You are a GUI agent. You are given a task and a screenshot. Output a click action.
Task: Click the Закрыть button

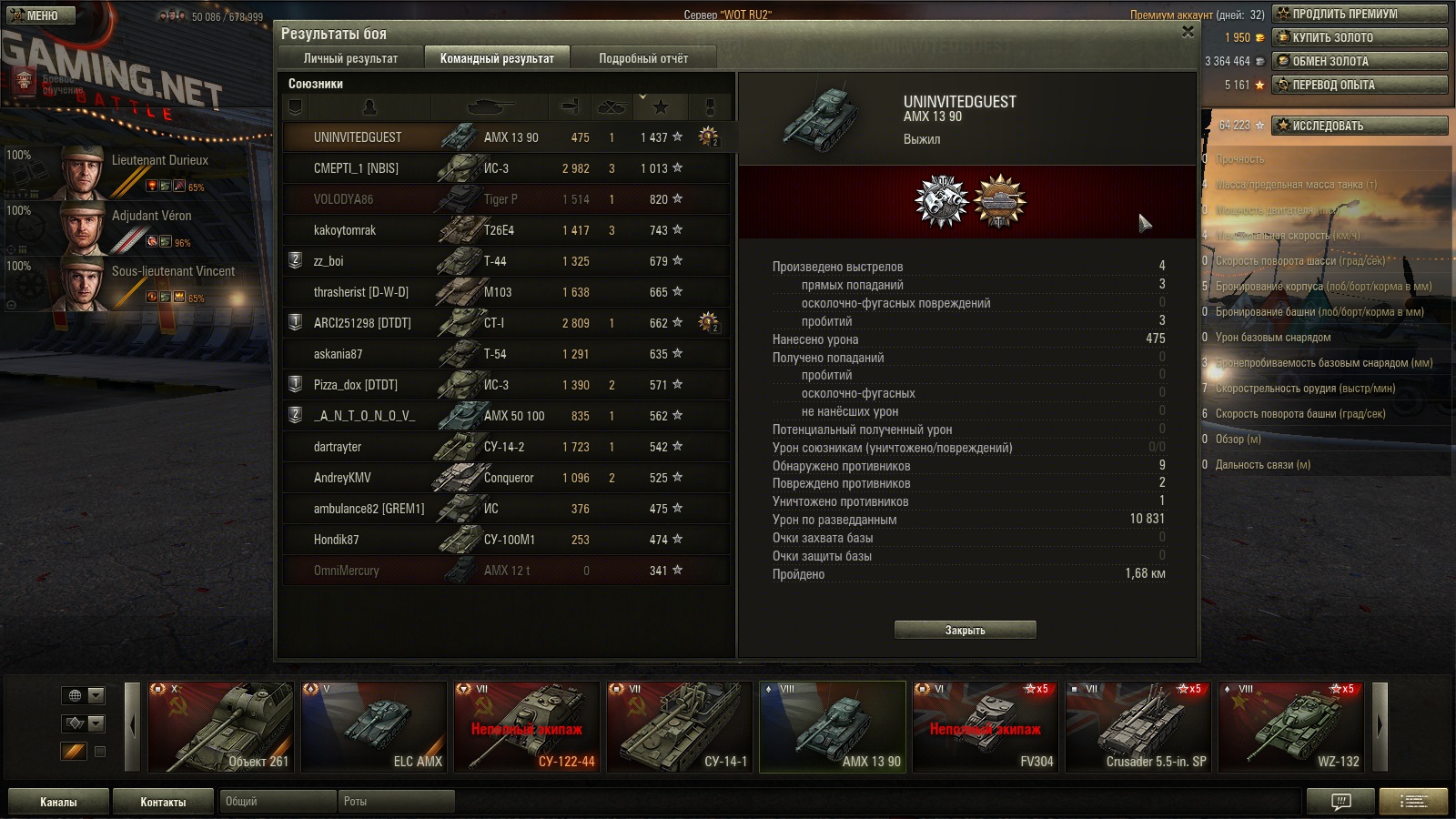(x=965, y=630)
